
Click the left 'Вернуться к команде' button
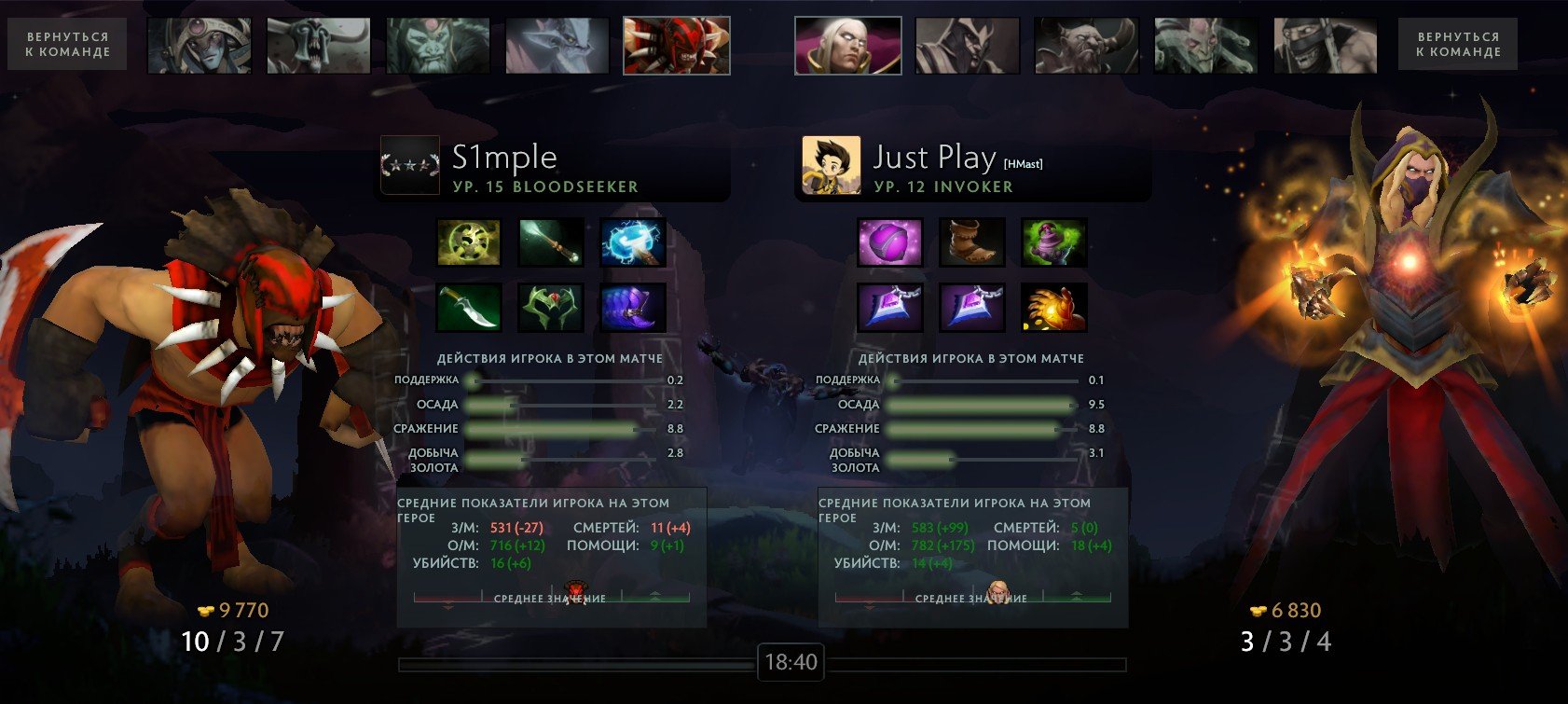pyautogui.click(x=67, y=45)
